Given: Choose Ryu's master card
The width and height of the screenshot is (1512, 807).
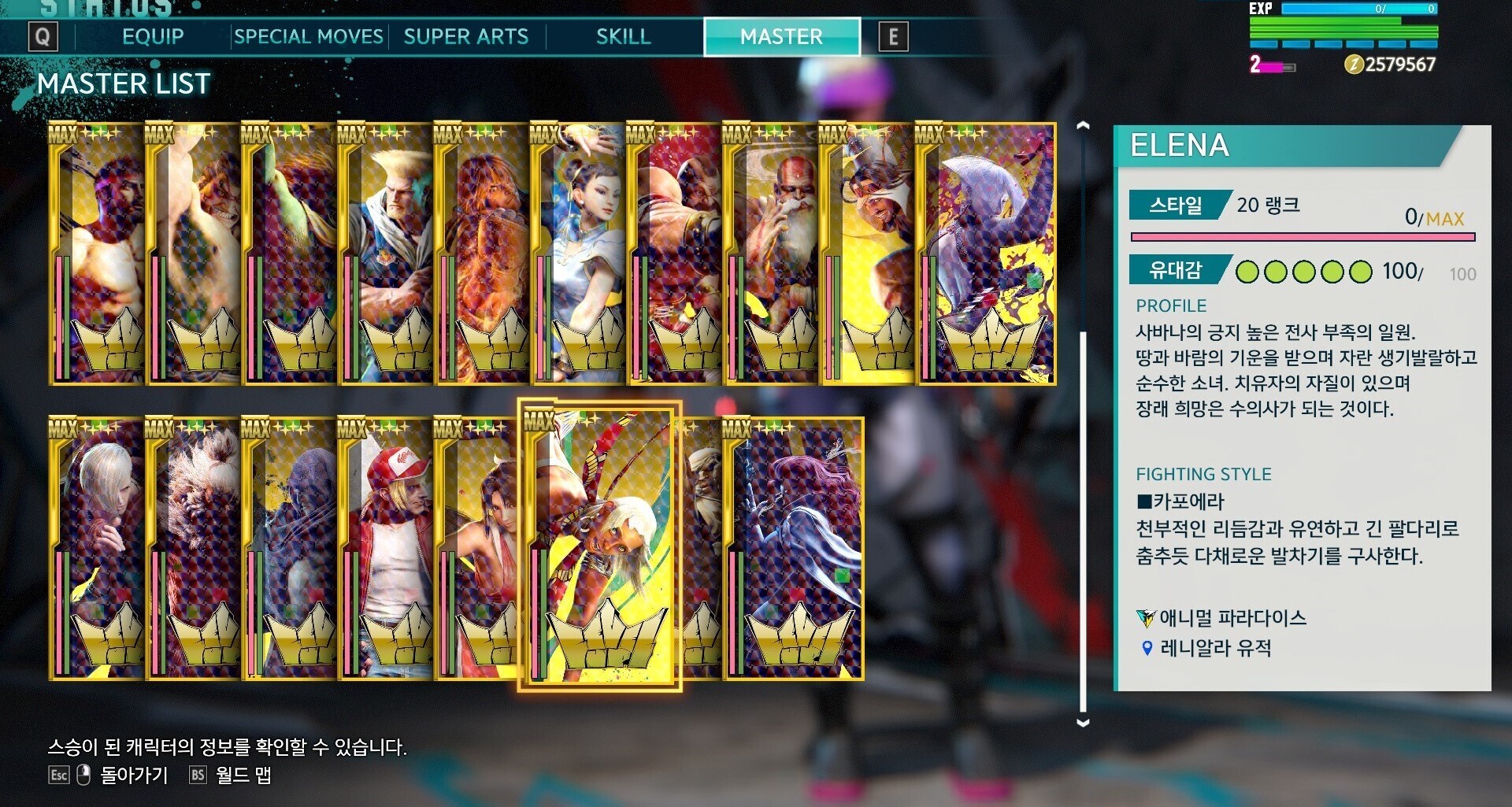Looking at the screenshot, I should [x=96, y=254].
